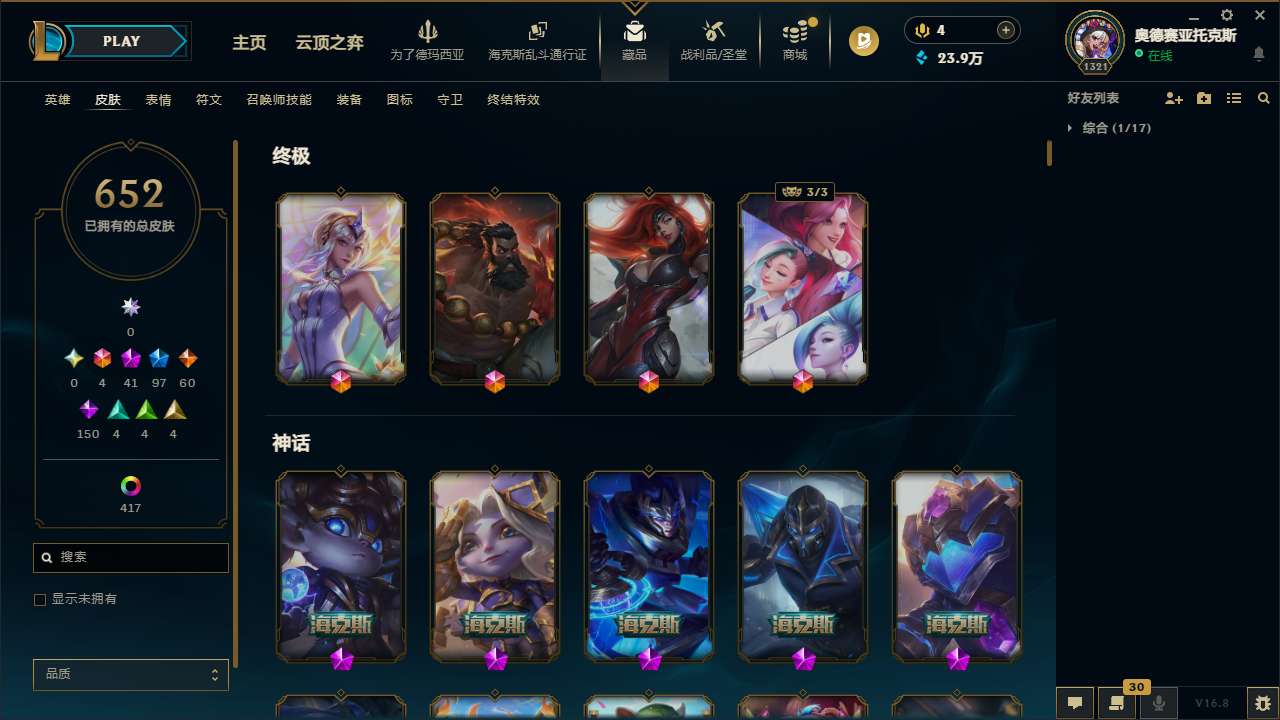
Task: Click the 23.9万 blue essence balance
Action: pyautogui.click(x=948, y=58)
